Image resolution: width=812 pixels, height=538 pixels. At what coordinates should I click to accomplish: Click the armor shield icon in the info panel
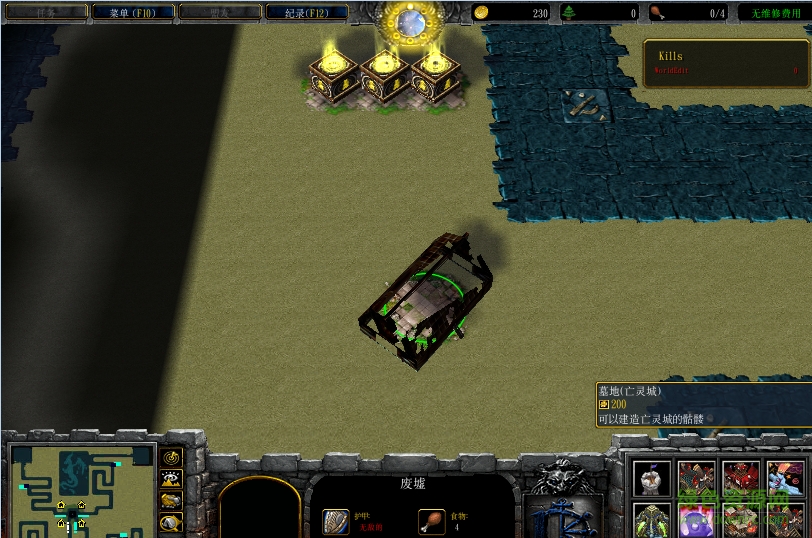(x=336, y=521)
